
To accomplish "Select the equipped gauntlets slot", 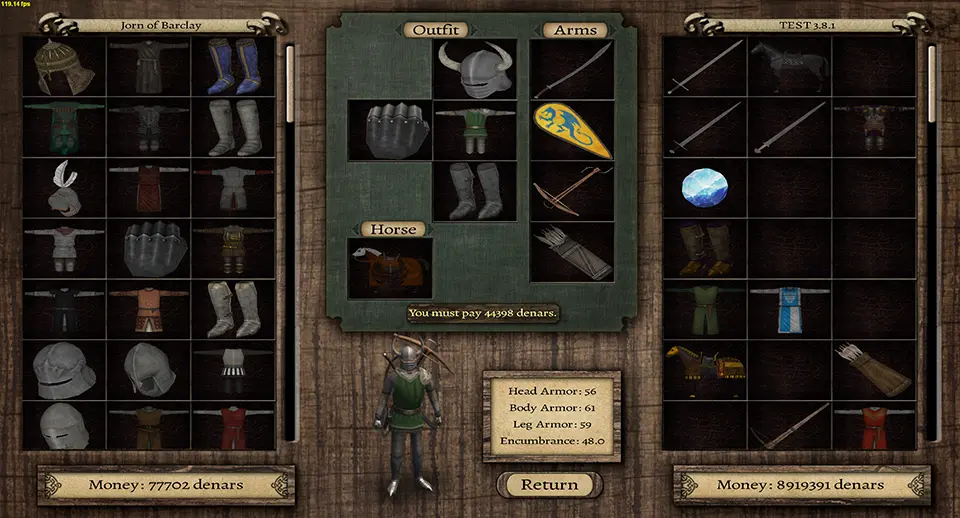I will click(x=389, y=130).
